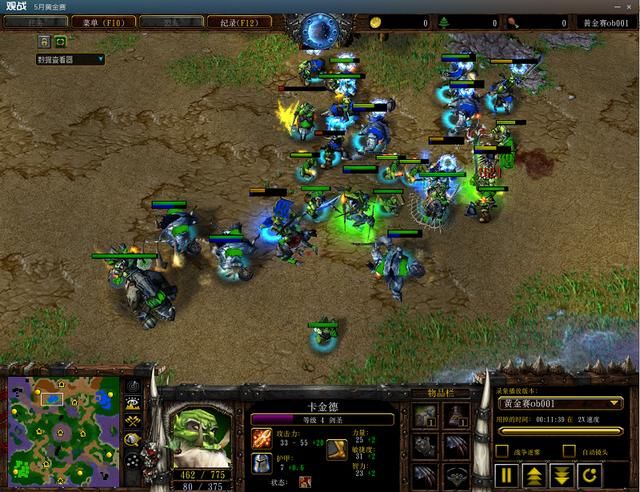Toggle the 战争迷雾 checkbox
Viewport: 640px width, 492px height.
point(502,450)
